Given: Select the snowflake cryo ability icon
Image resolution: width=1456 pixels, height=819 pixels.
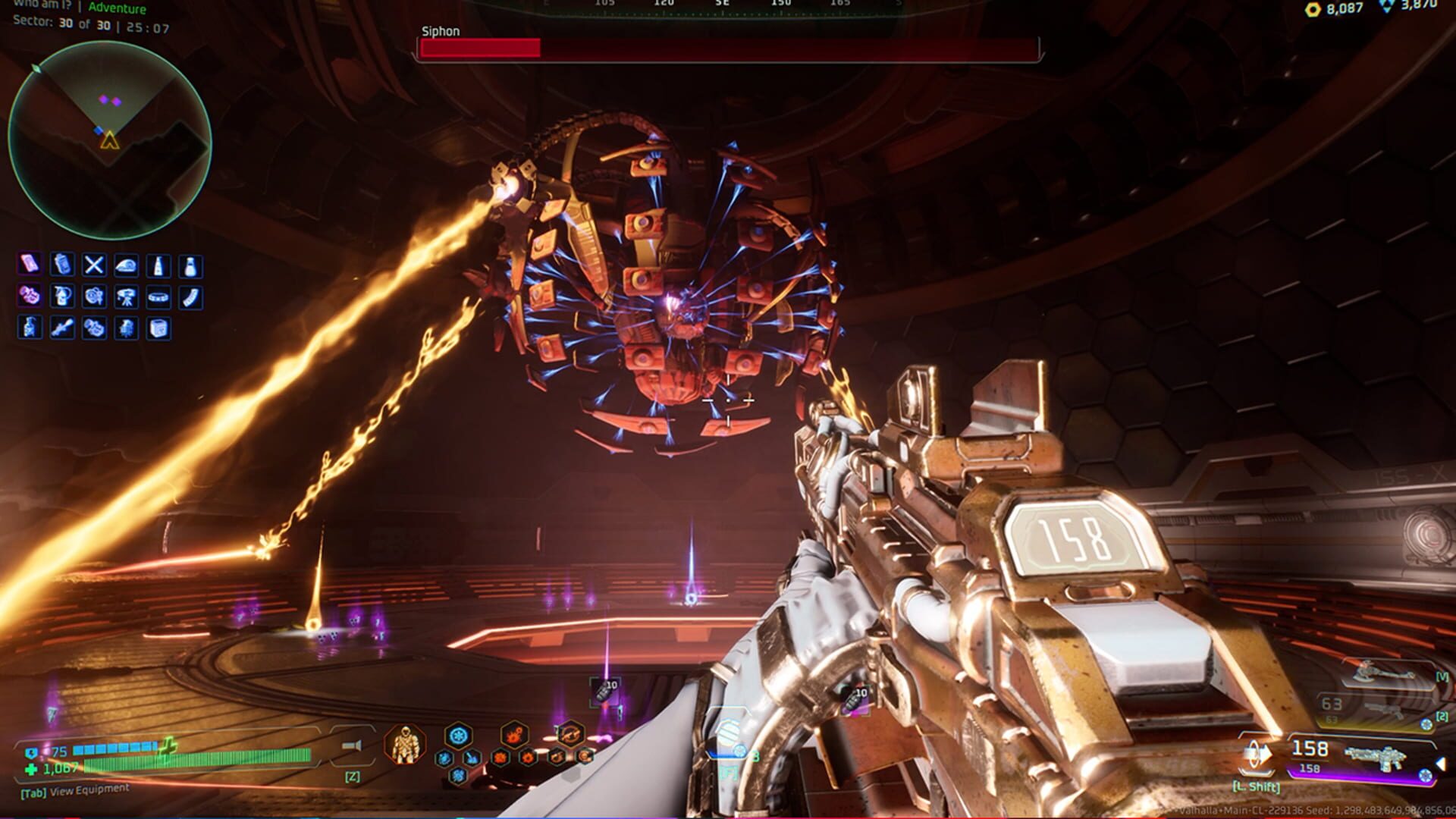Looking at the screenshot, I should pos(459,736).
